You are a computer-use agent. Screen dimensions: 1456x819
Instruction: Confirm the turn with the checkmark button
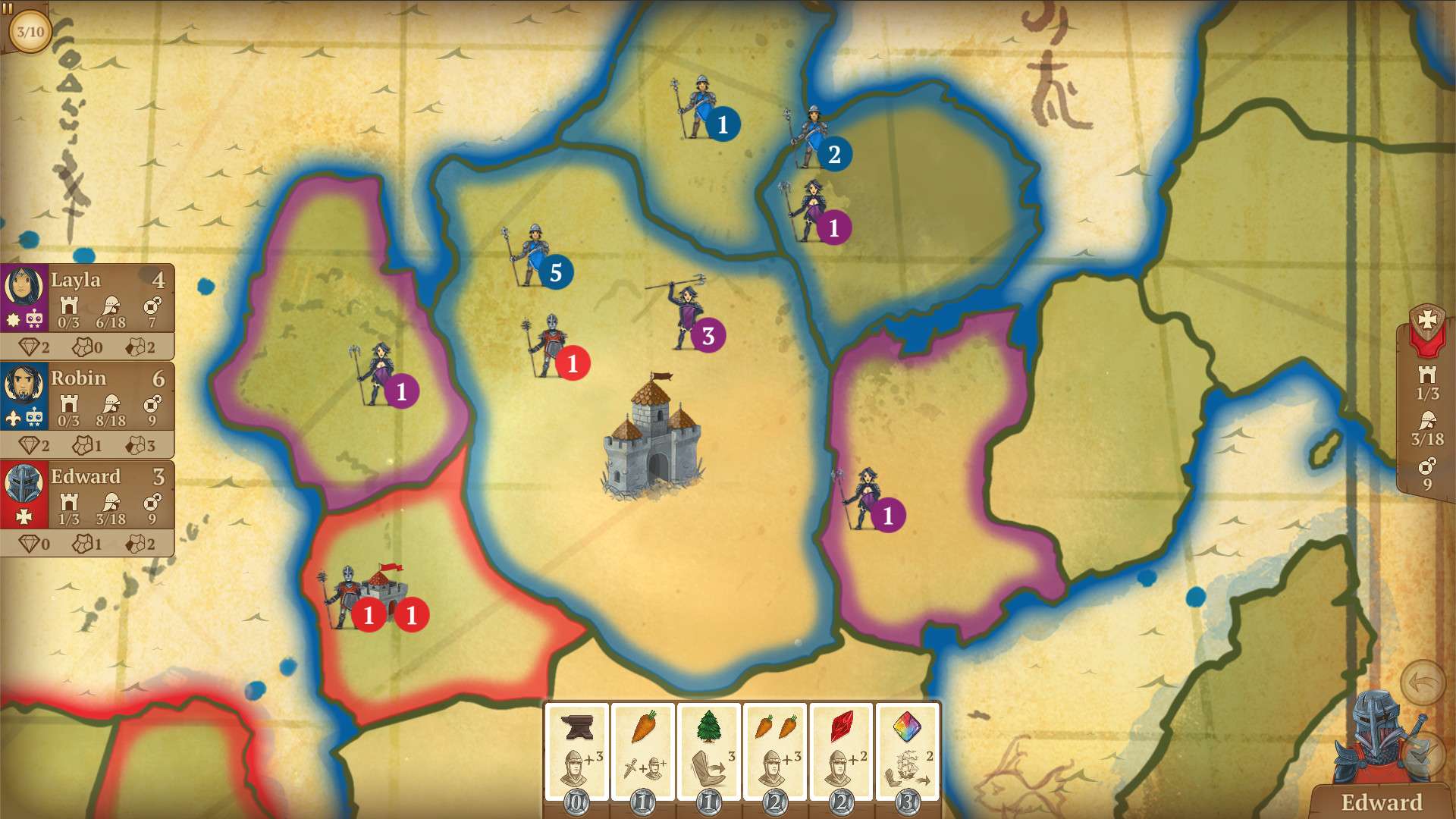tap(1423, 752)
